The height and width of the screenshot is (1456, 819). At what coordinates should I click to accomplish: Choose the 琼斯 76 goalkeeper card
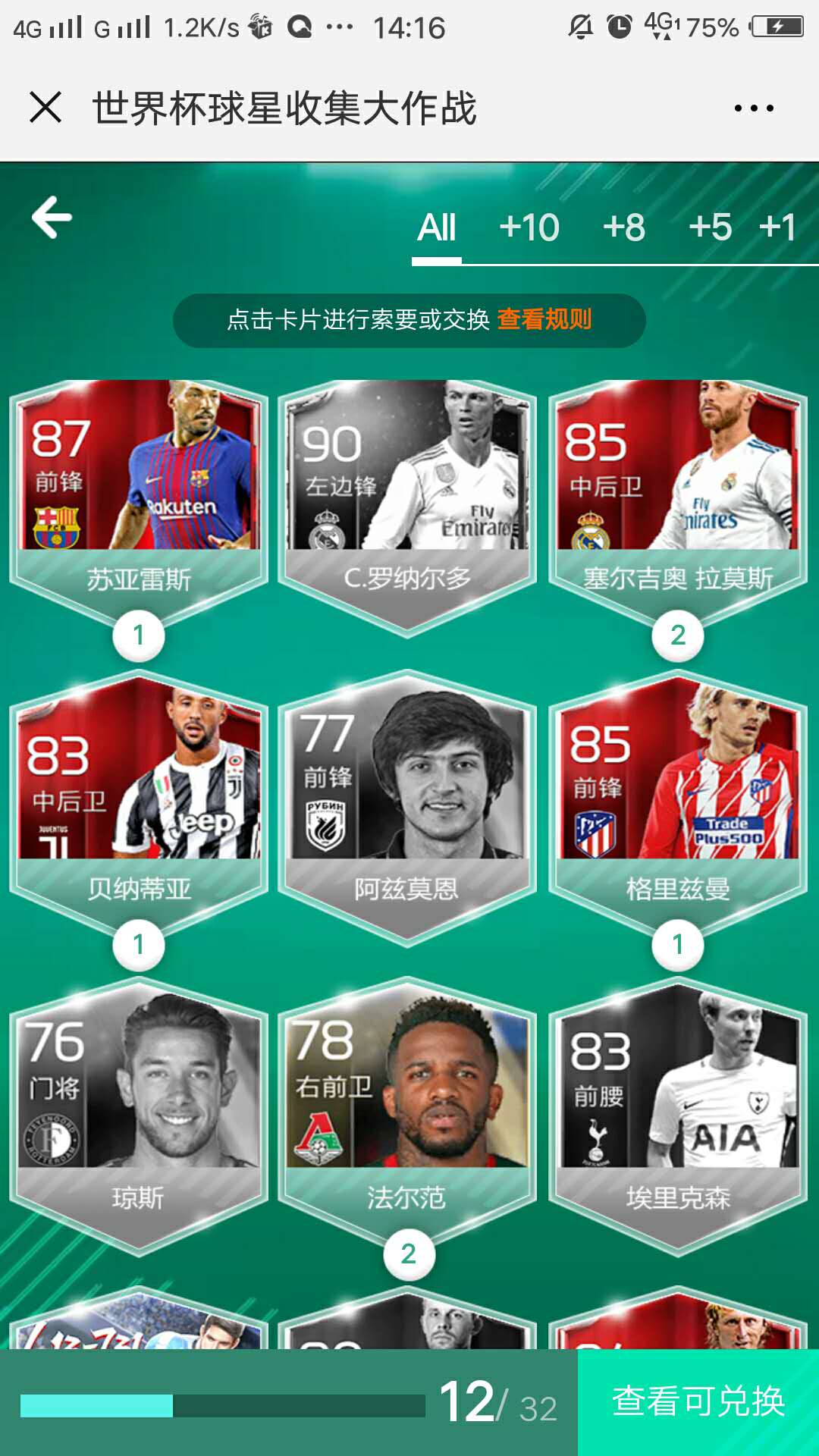coord(139,1107)
